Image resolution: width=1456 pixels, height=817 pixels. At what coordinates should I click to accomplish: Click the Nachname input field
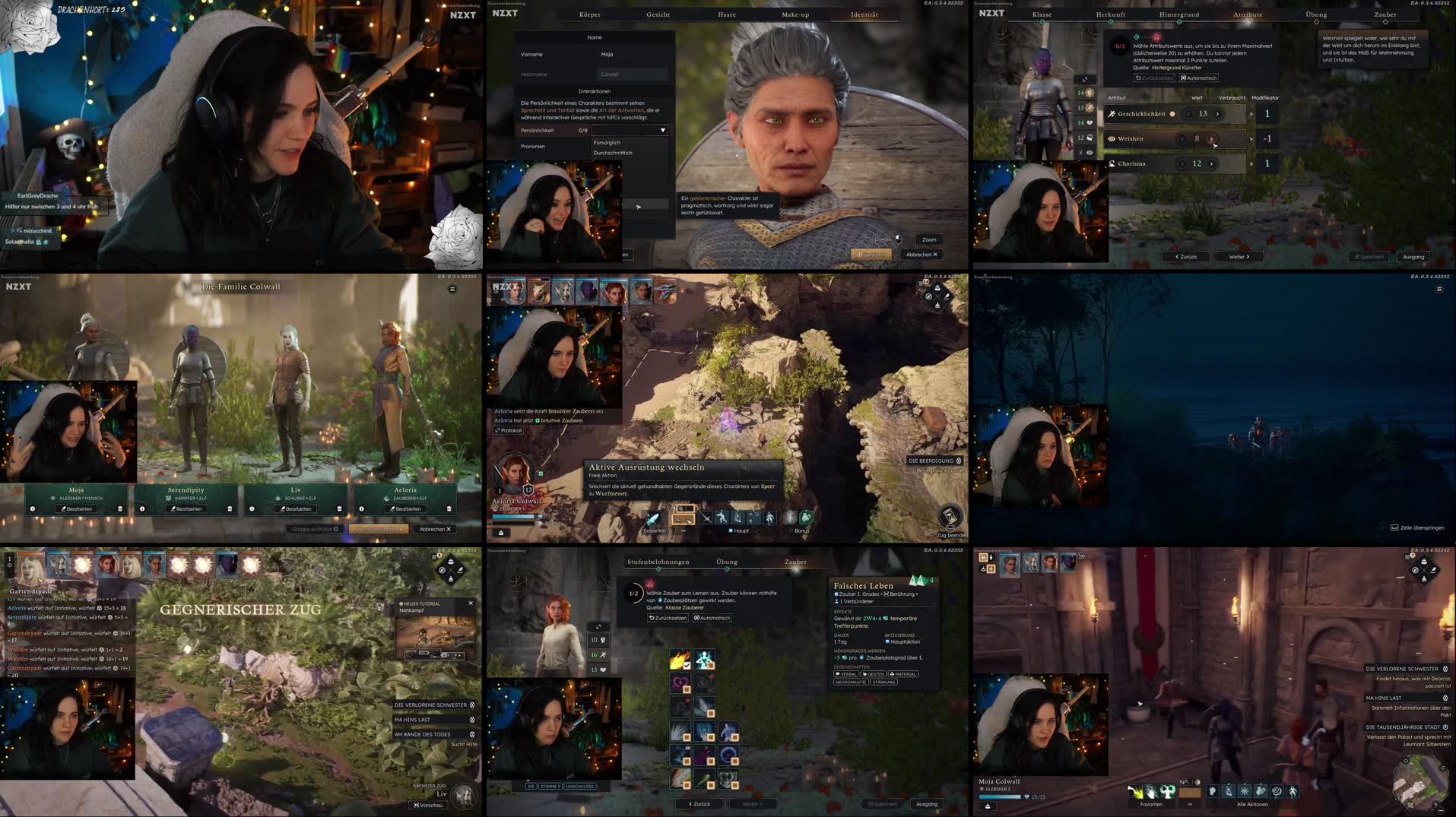(x=633, y=74)
